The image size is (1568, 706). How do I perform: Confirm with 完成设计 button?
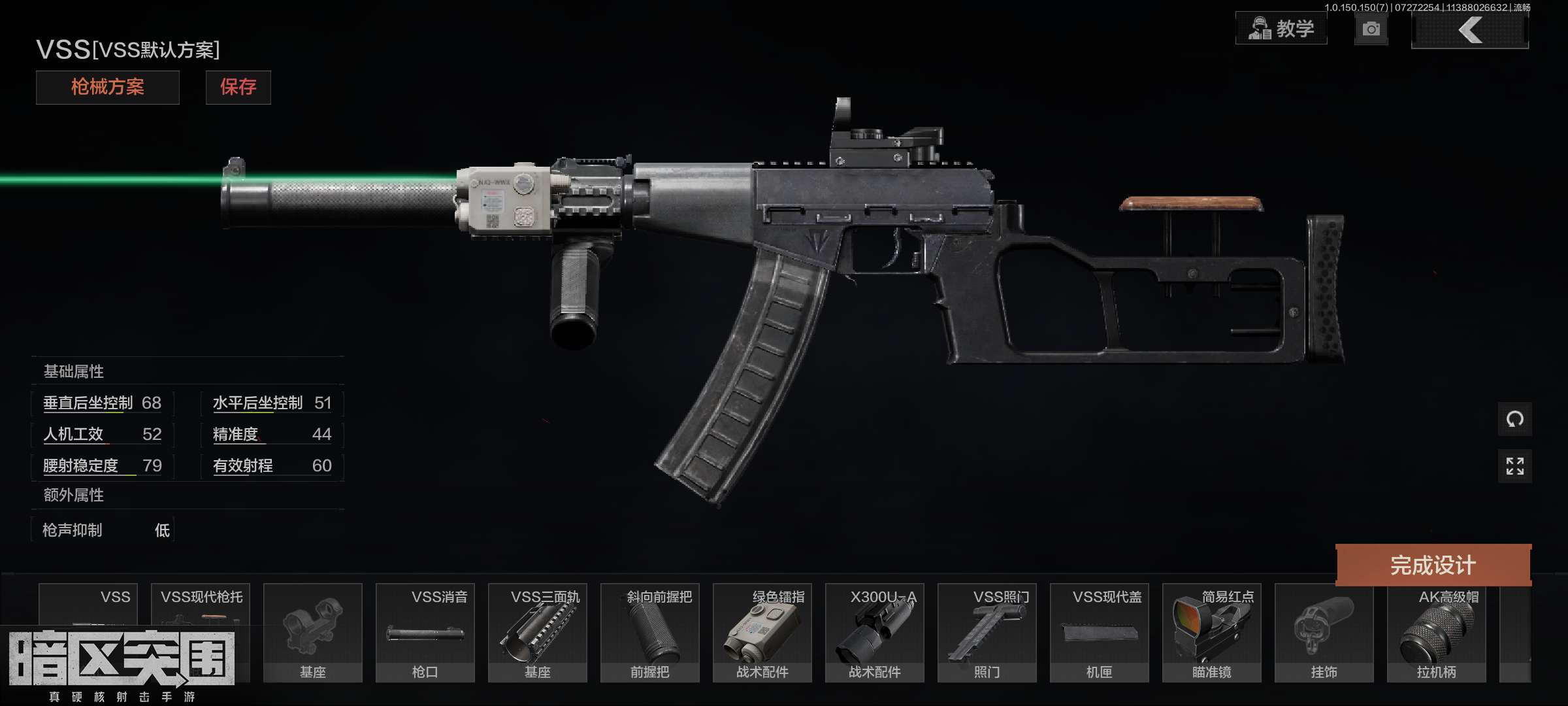1433,565
